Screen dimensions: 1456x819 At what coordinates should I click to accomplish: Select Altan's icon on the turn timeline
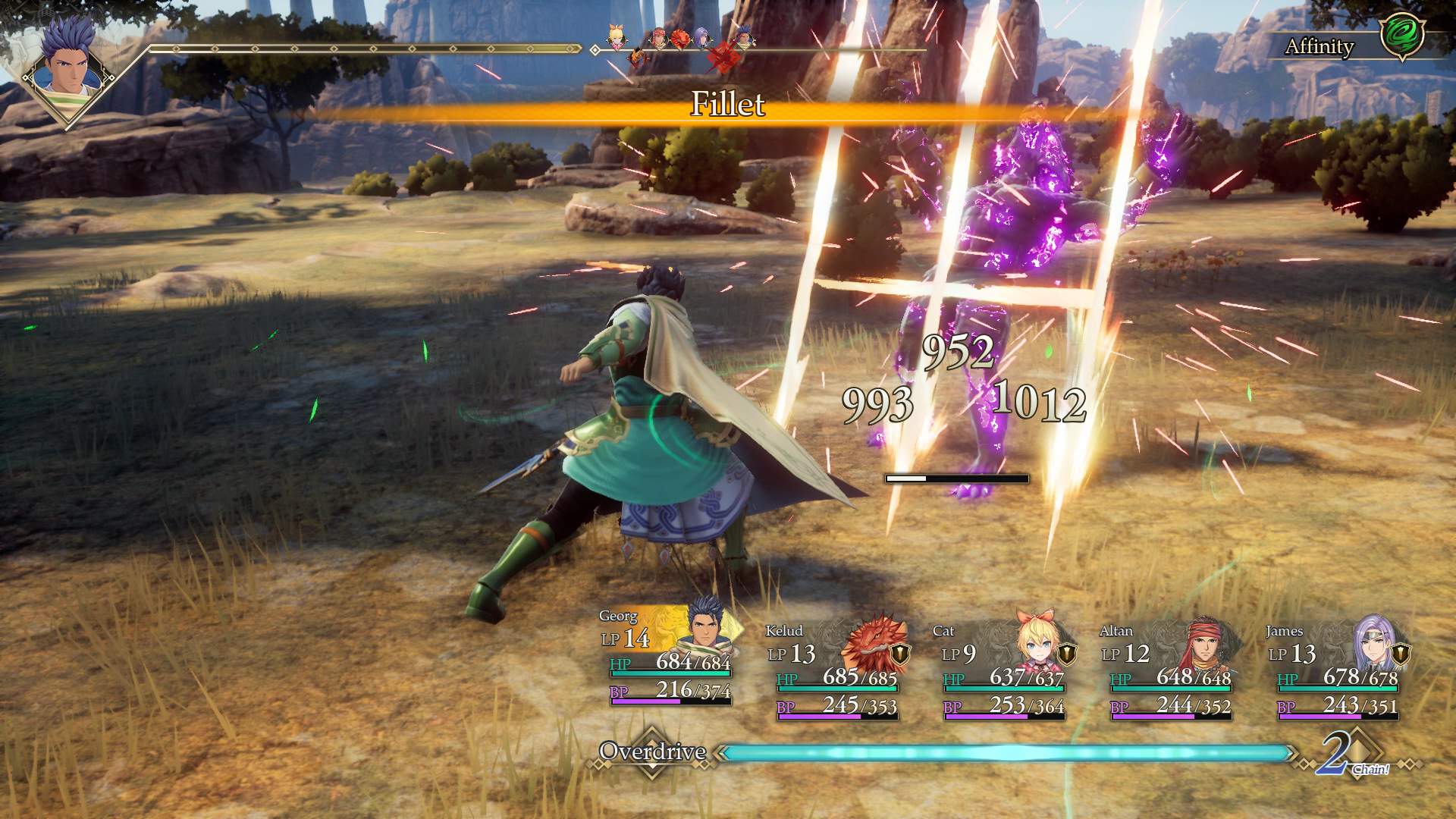coord(658,38)
